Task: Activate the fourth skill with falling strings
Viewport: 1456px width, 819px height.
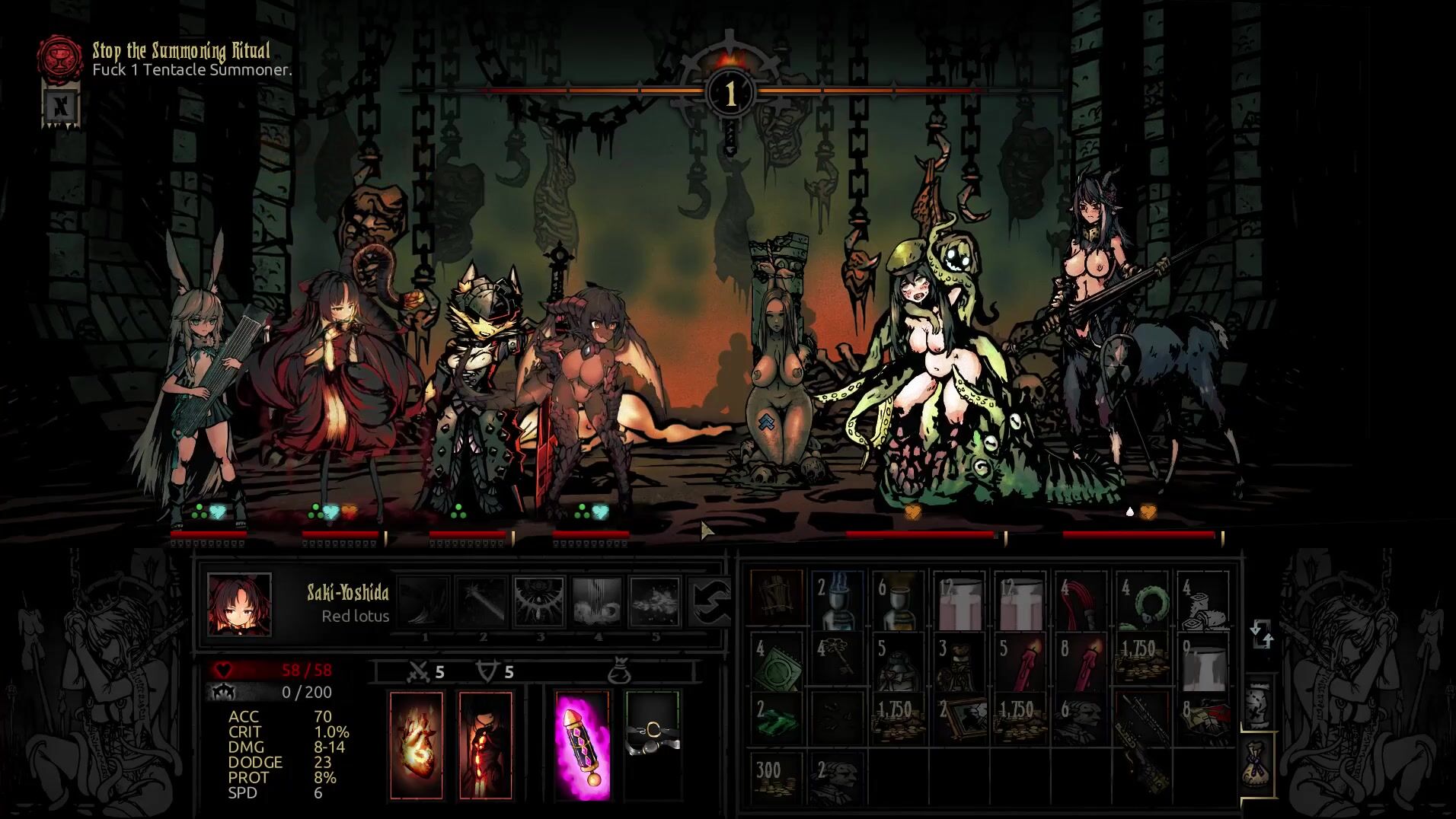Action: pyautogui.click(x=597, y=601)
